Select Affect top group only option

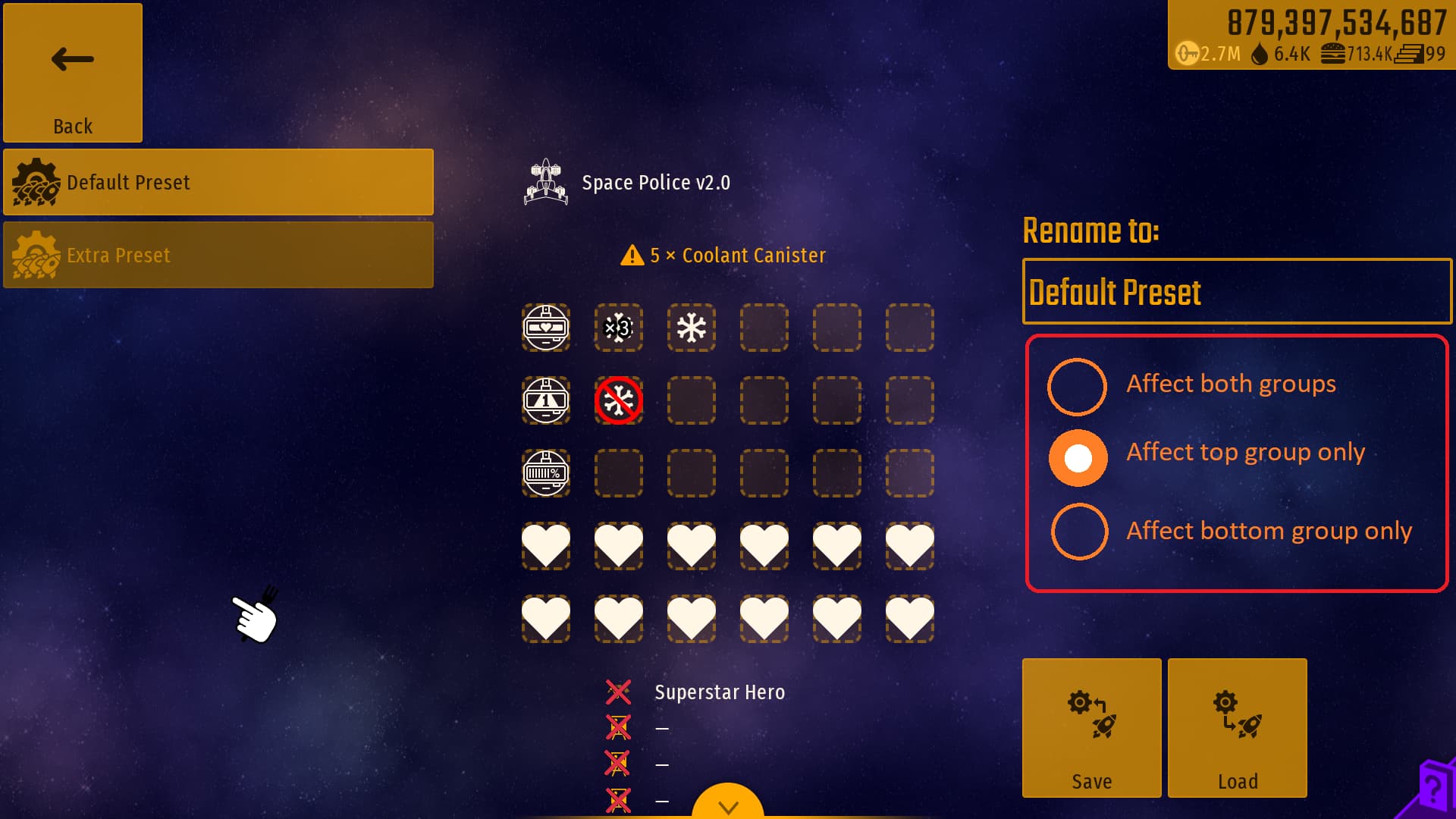coord(1078,458)
